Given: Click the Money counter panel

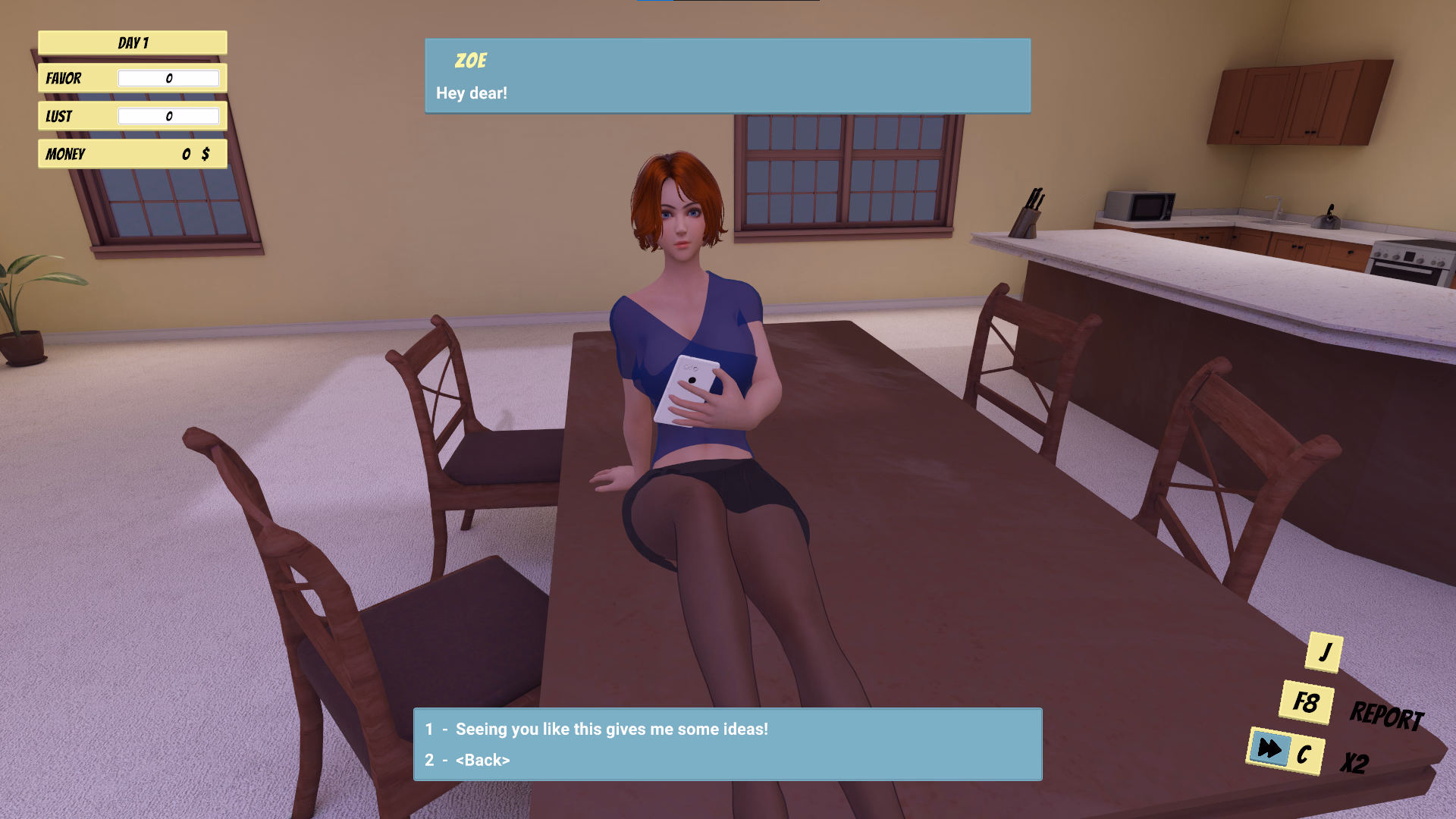Looking at the screenshot, I should click(132, 154).
